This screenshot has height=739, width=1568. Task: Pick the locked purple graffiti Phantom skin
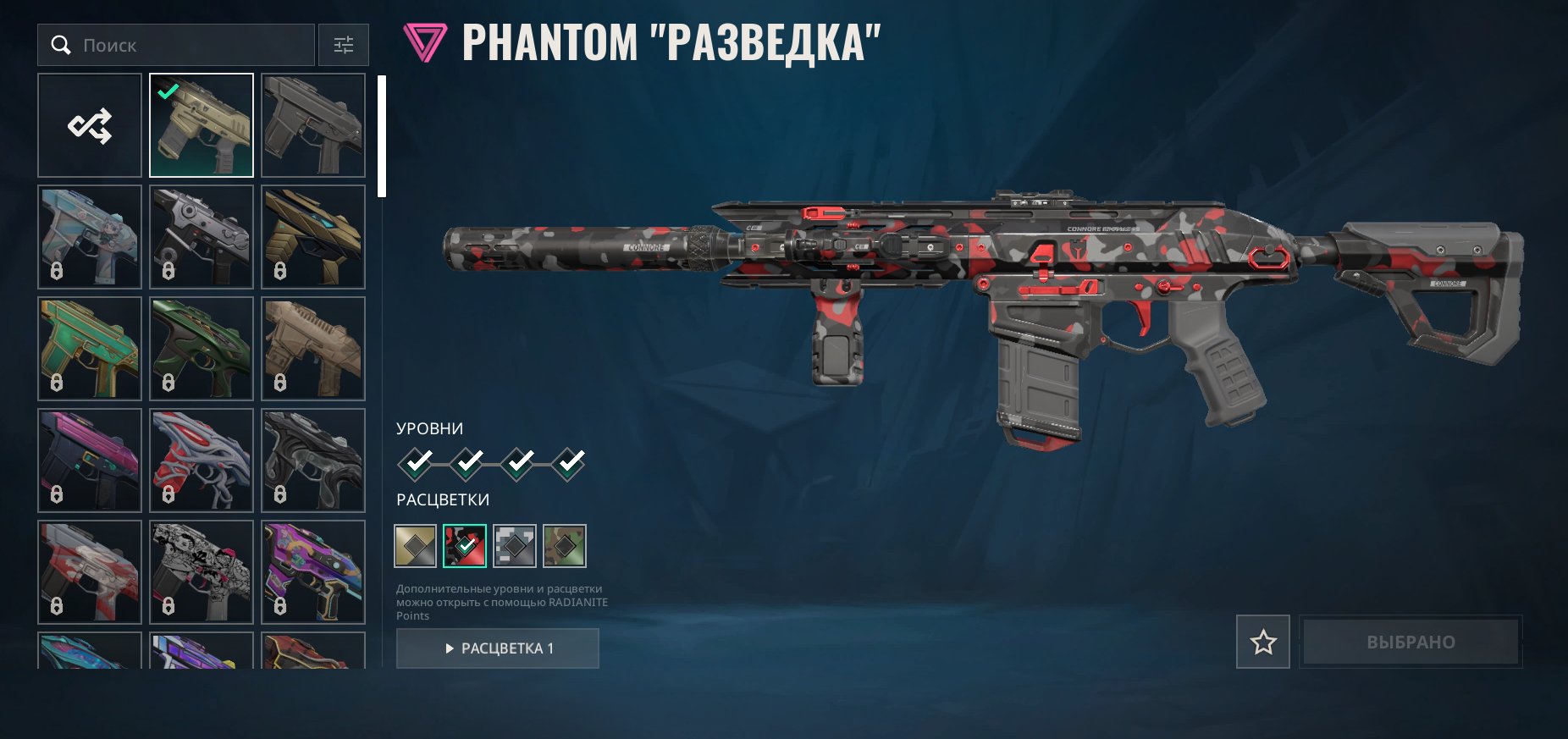click(313, 572)
